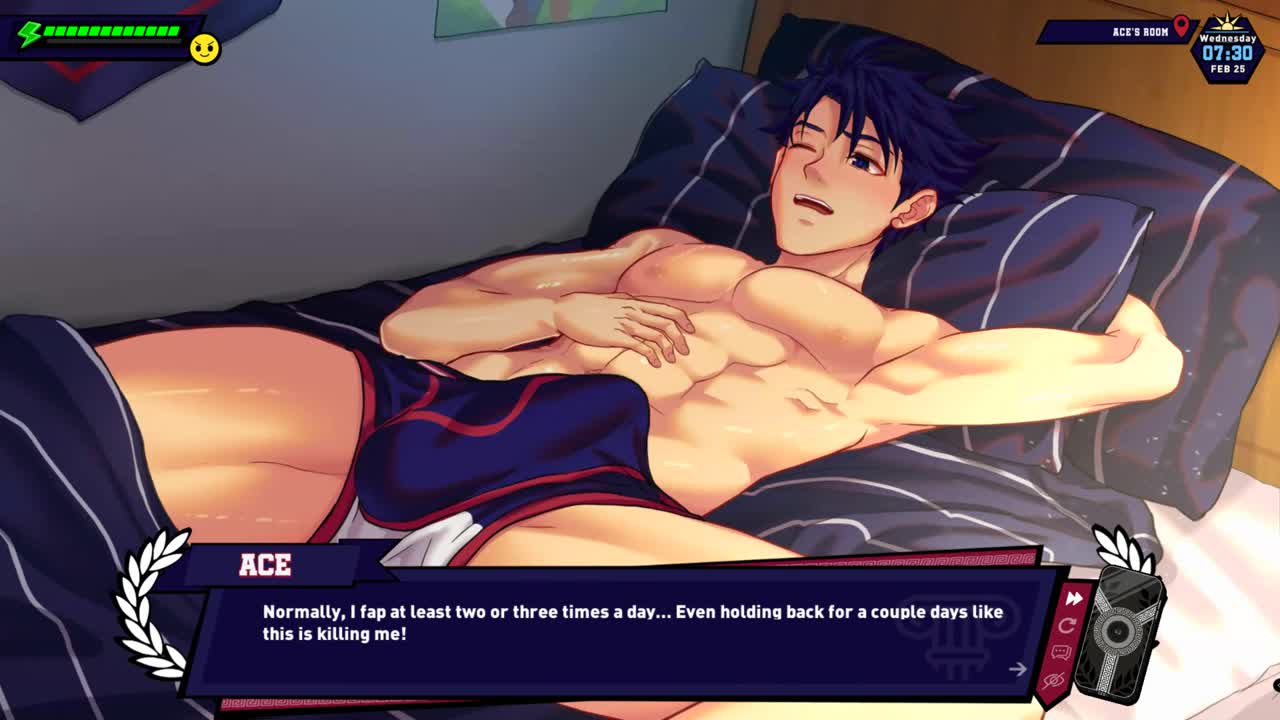Toggle auto-skip with the double-arrow icon
Viewport: 1280px width, 720px height.
(1073, 599)
